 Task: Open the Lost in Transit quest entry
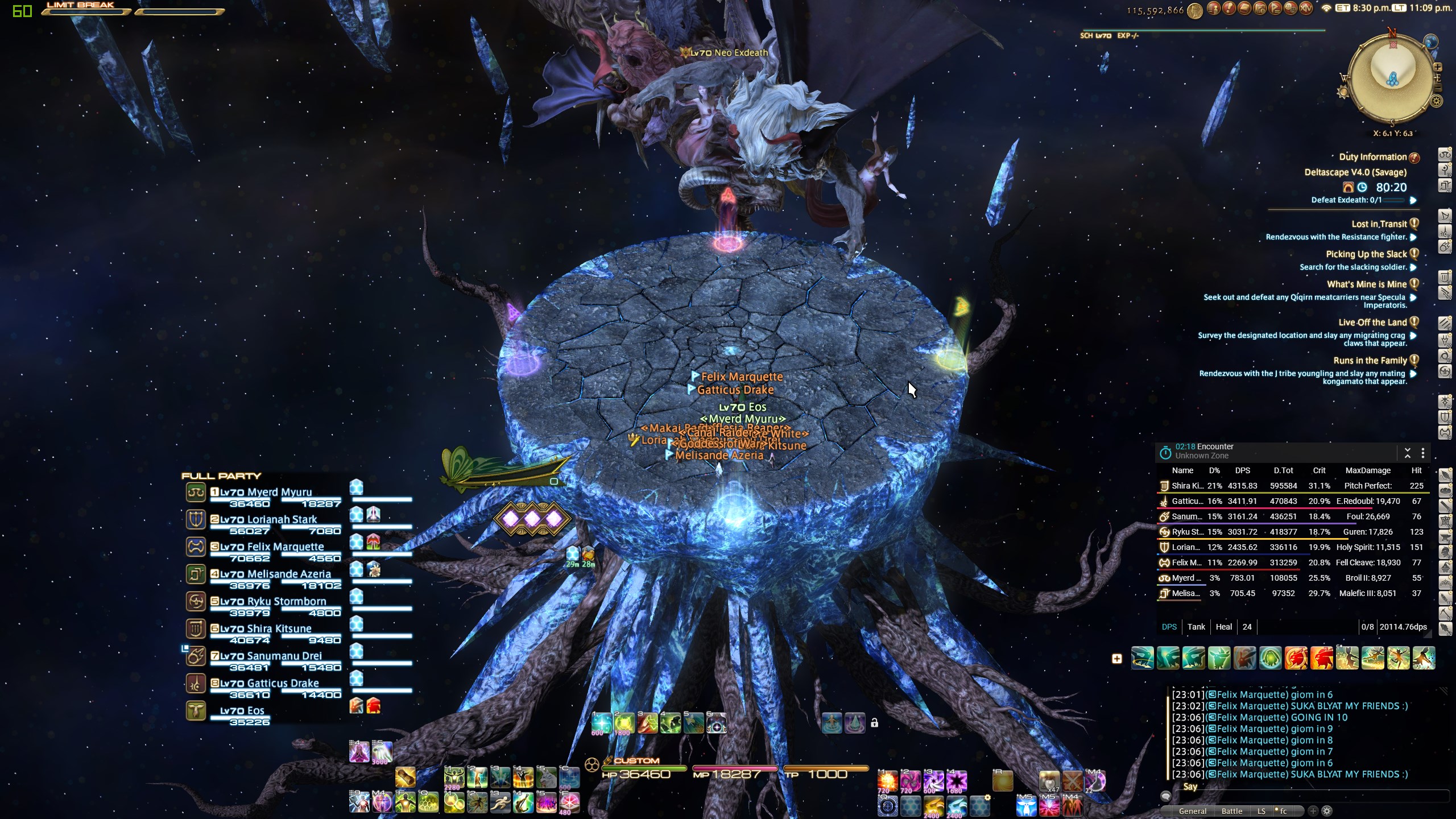point(1379,224)
